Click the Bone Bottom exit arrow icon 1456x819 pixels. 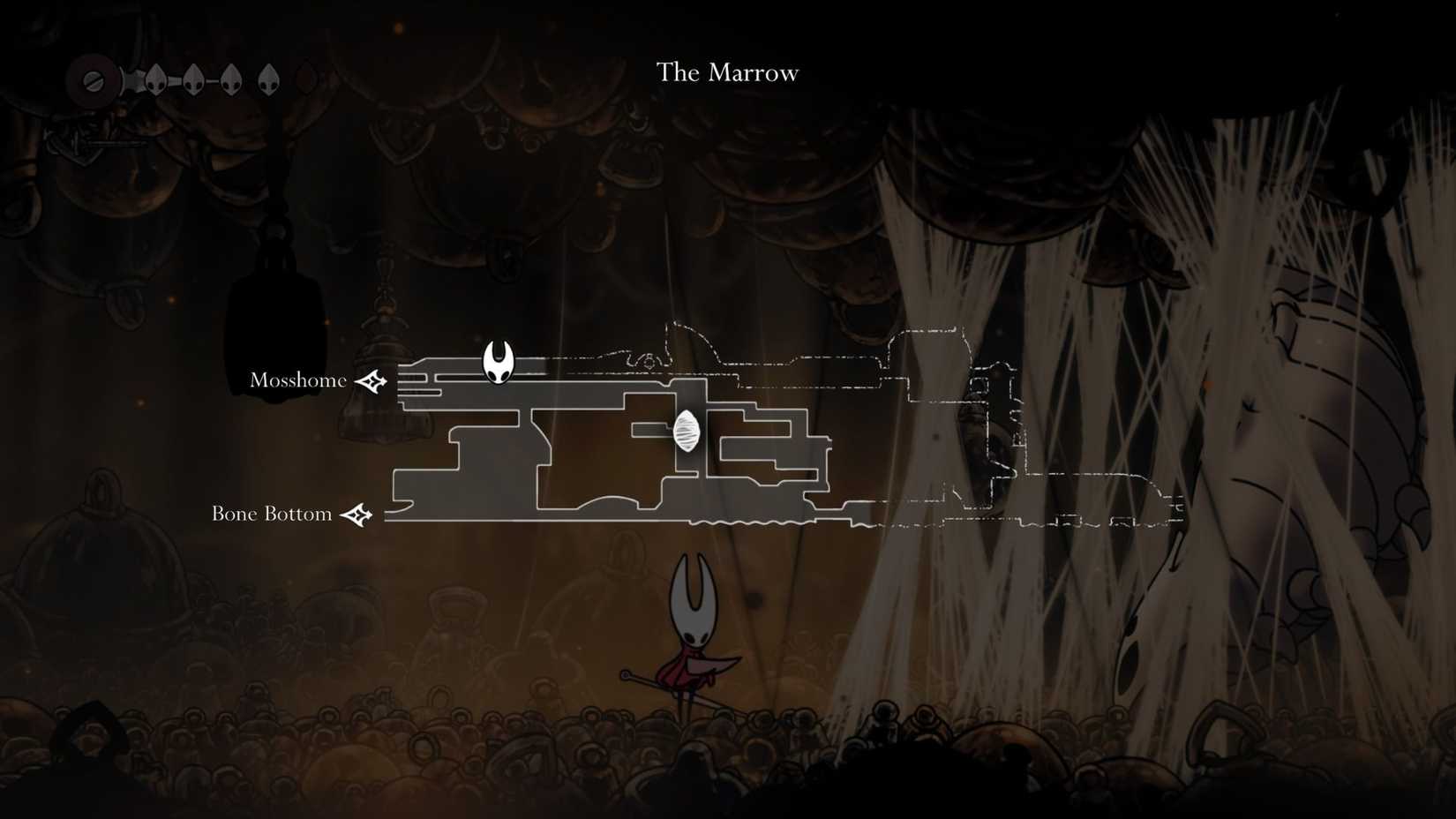pyautogui.click(x=357, y=513)
